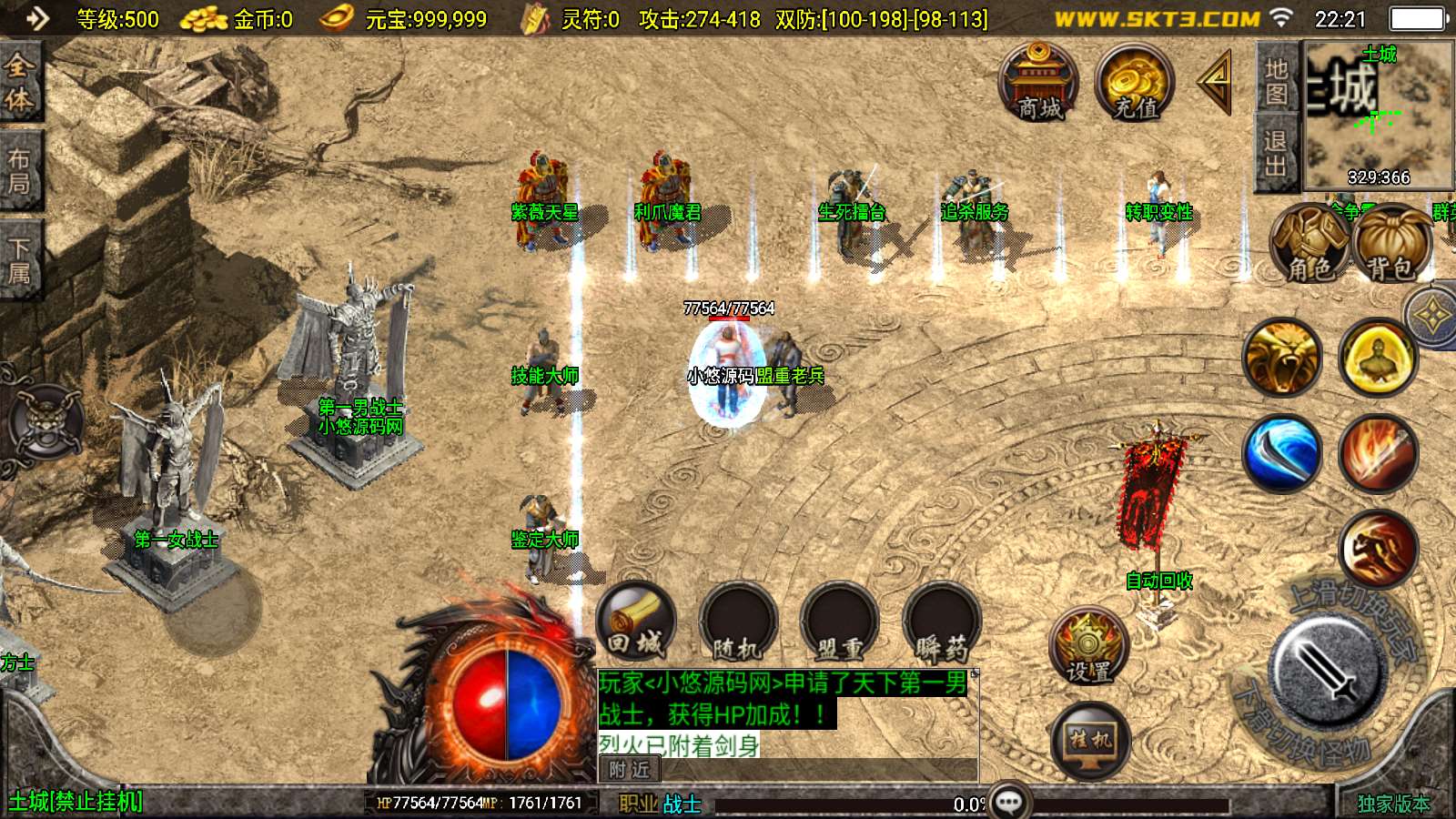Toggle the 挂机 auto-battle button
Viewport: 1456px width, 819px height.
point(1090,742)
